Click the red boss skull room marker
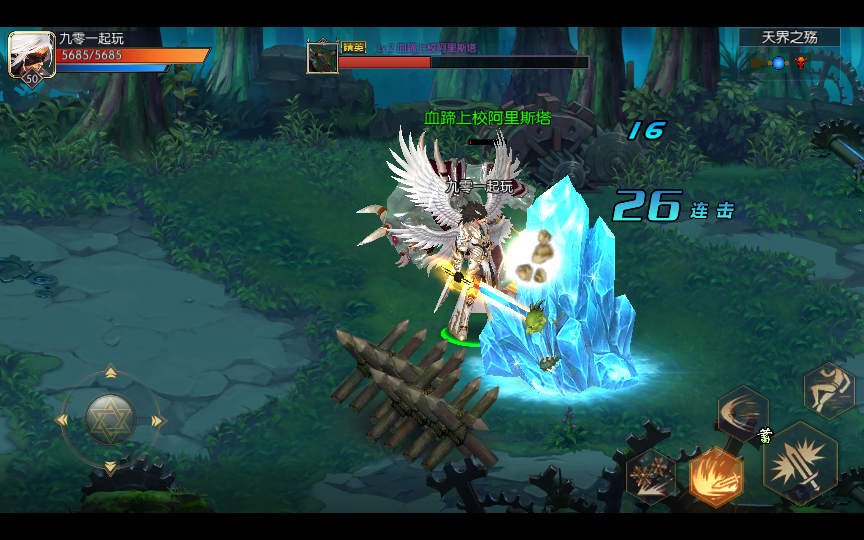Screen dimensions: 864x540 click(801, 63)
